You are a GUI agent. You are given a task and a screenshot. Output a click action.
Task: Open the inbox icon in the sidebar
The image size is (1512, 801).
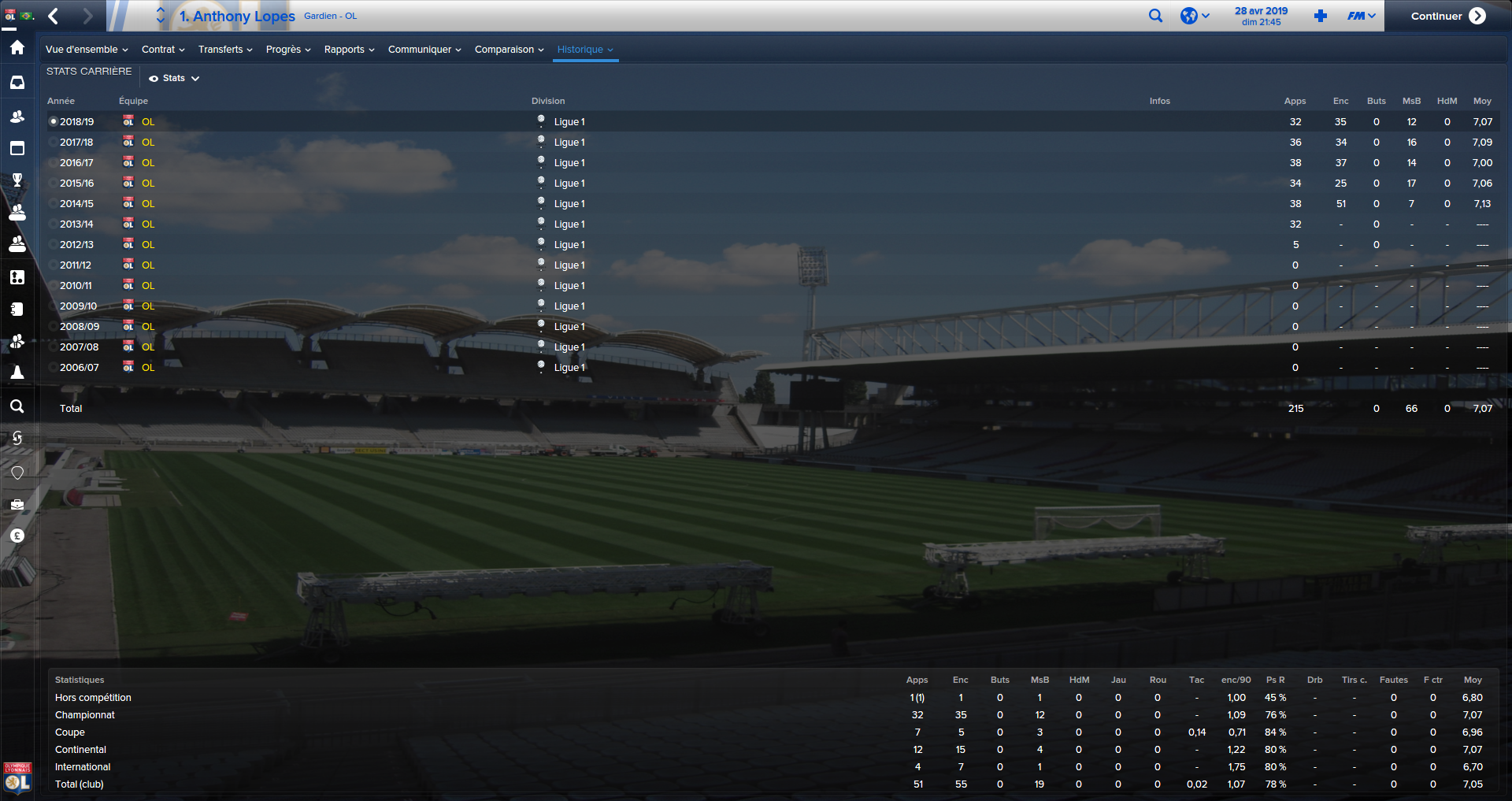coord(17,82)
